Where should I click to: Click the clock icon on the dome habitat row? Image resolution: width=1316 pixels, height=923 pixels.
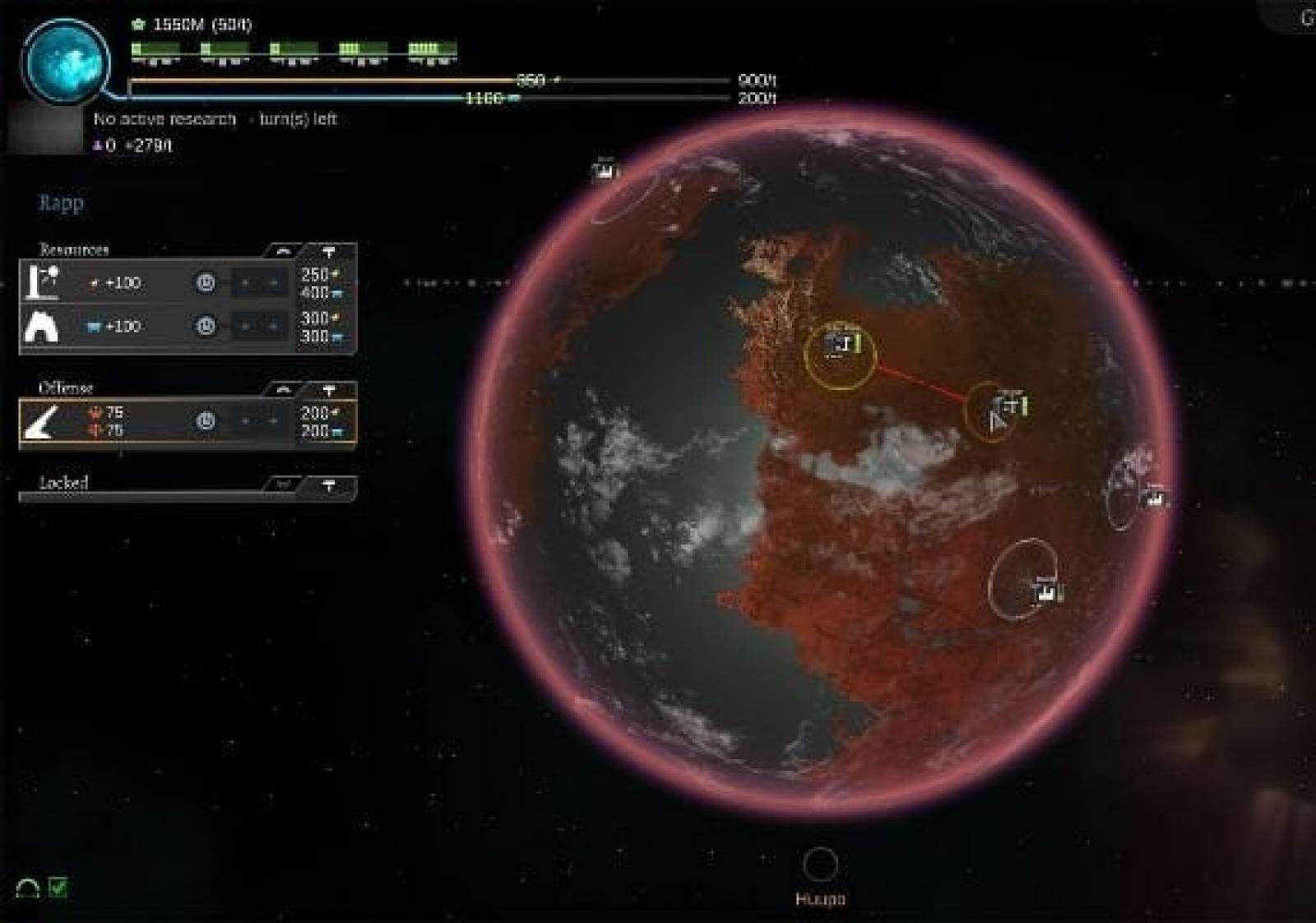pyautogui.click(x=206, y=327)
